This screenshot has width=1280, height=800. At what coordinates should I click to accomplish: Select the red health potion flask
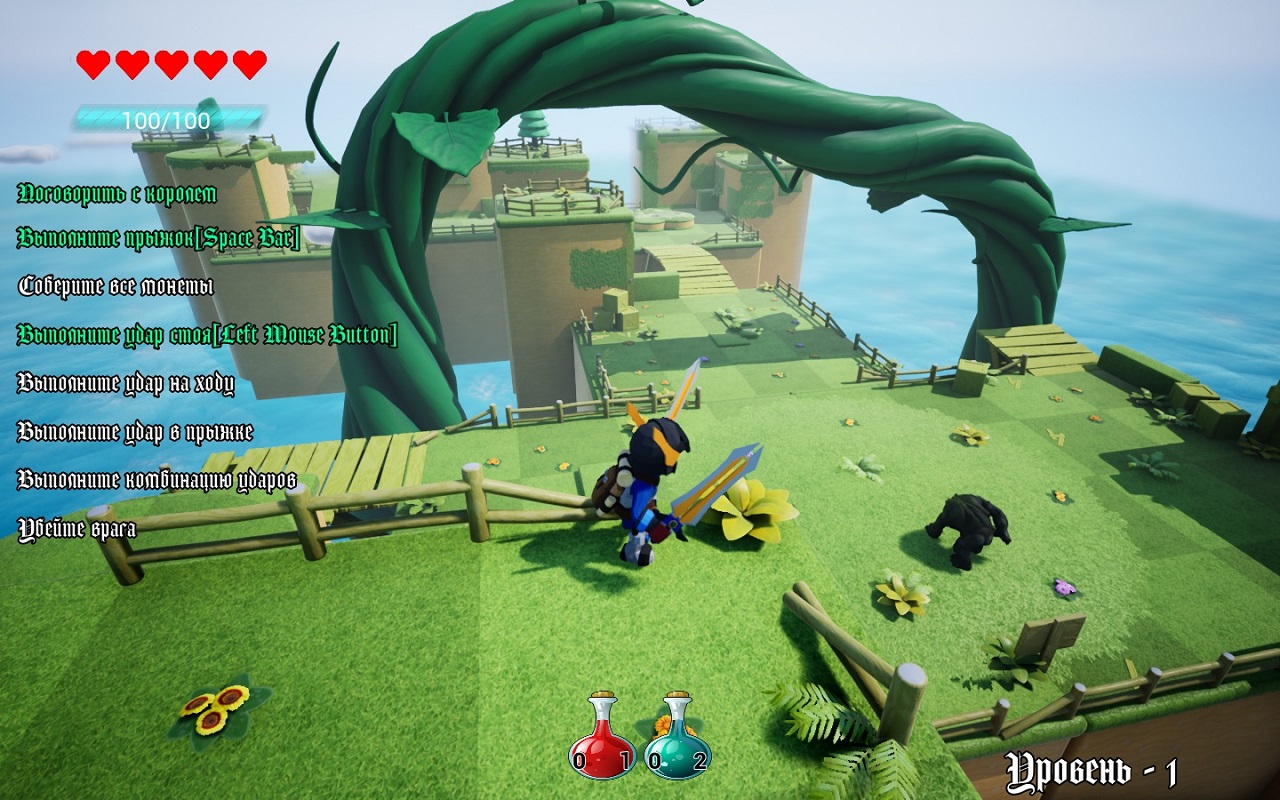click(x=601, y=738)
